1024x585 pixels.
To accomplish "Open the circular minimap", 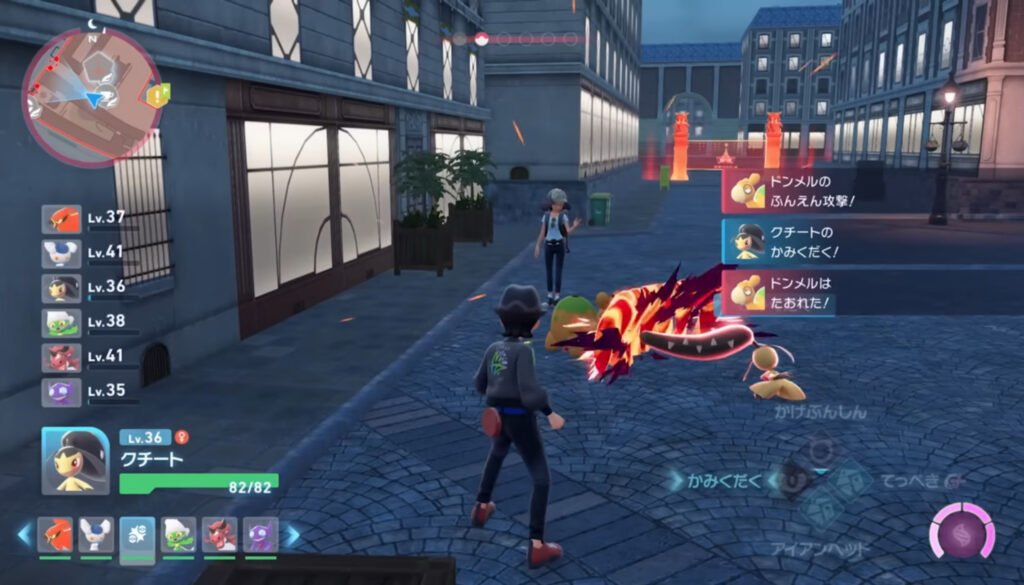I will coord(91,96).
